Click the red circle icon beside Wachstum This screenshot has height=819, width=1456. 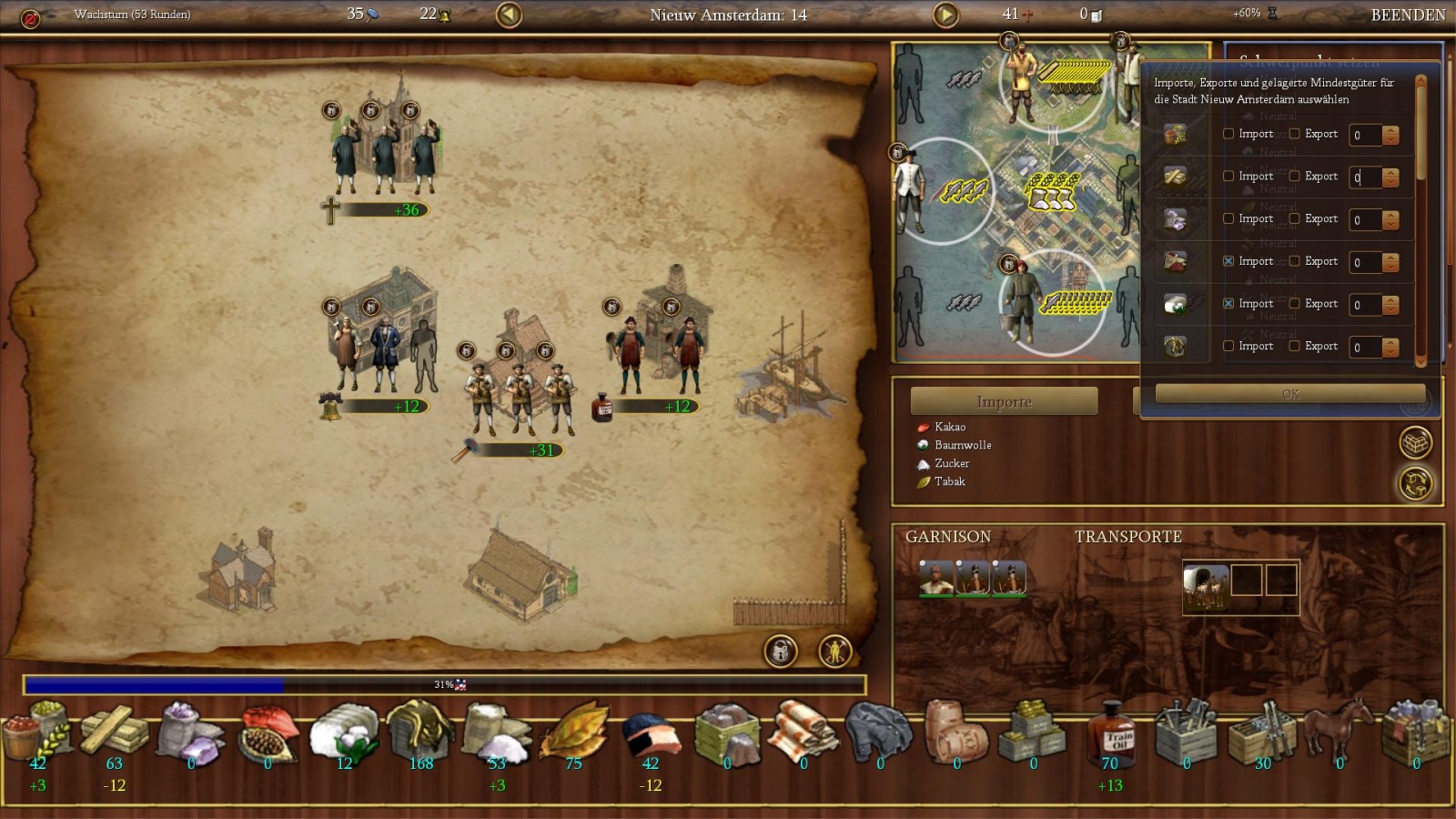pyautogui.click(x=30, y=18)
